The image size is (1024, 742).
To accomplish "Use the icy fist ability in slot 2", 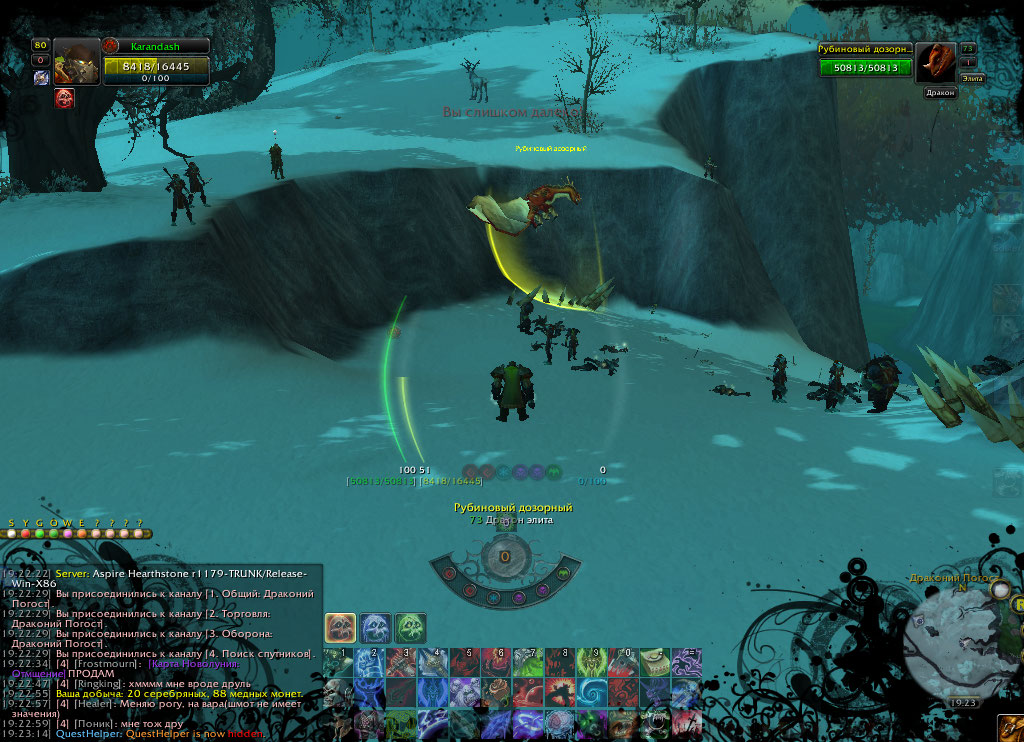I will (369, 663).
